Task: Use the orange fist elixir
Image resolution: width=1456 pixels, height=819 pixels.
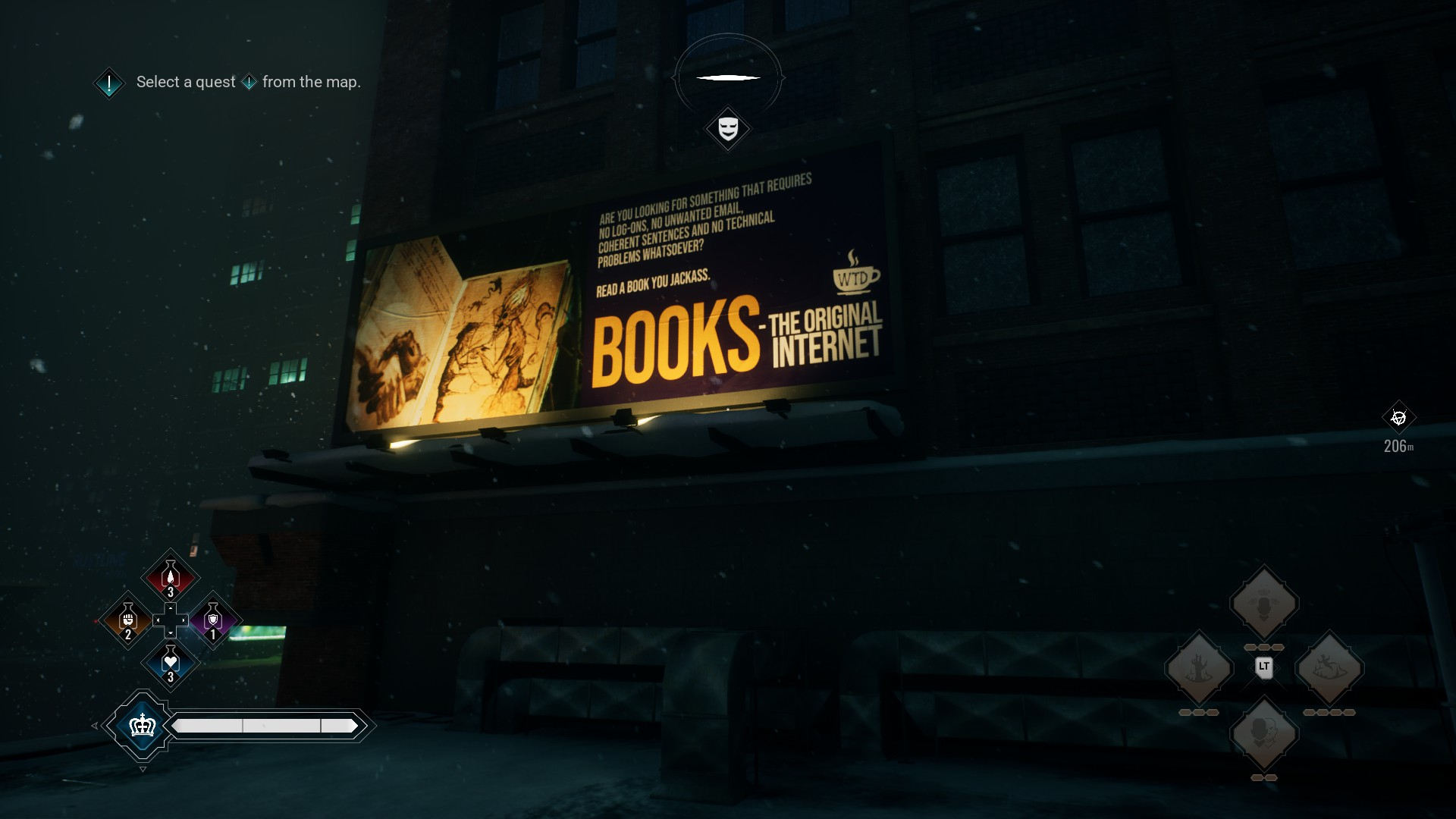Action: (x=128, y=621)
